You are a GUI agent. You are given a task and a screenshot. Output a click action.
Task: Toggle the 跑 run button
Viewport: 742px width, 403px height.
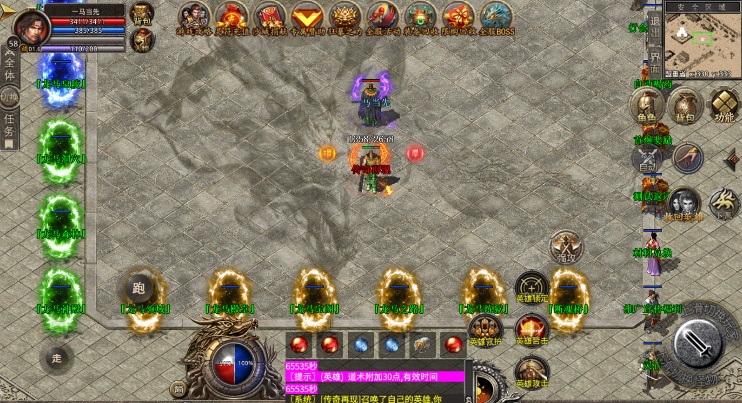click(x=138, y=289)
